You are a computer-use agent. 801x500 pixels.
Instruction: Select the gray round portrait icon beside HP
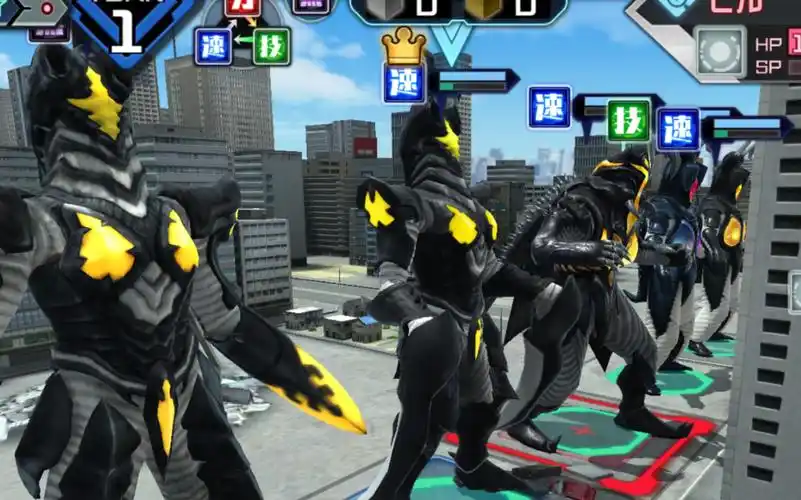coord(721,51)
